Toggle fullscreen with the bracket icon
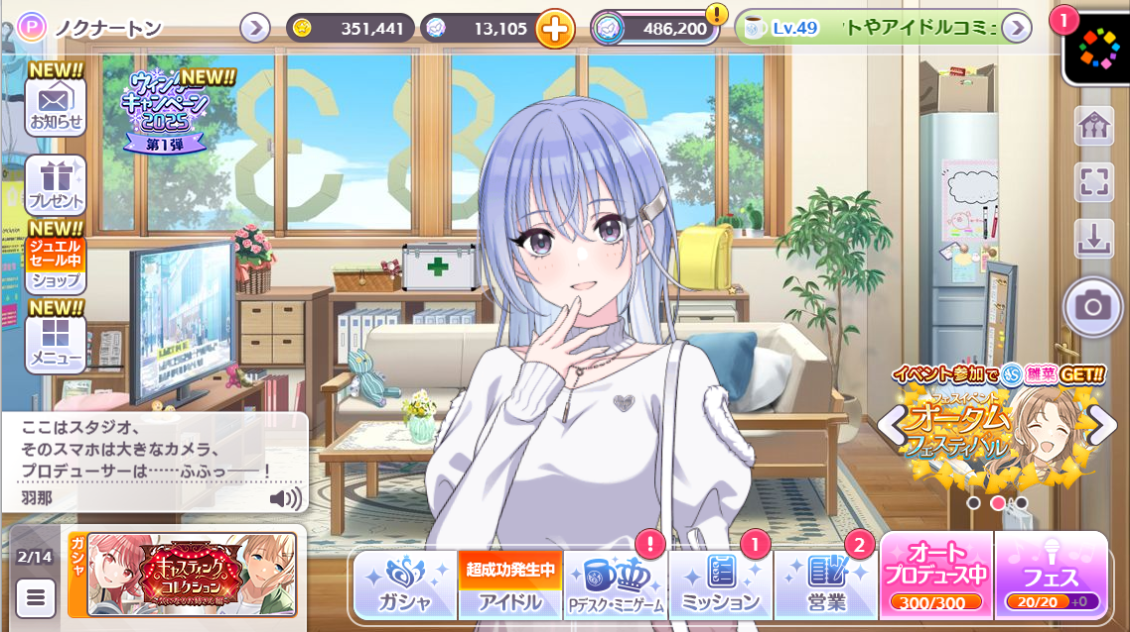1130x632 pixels. 1094,182
